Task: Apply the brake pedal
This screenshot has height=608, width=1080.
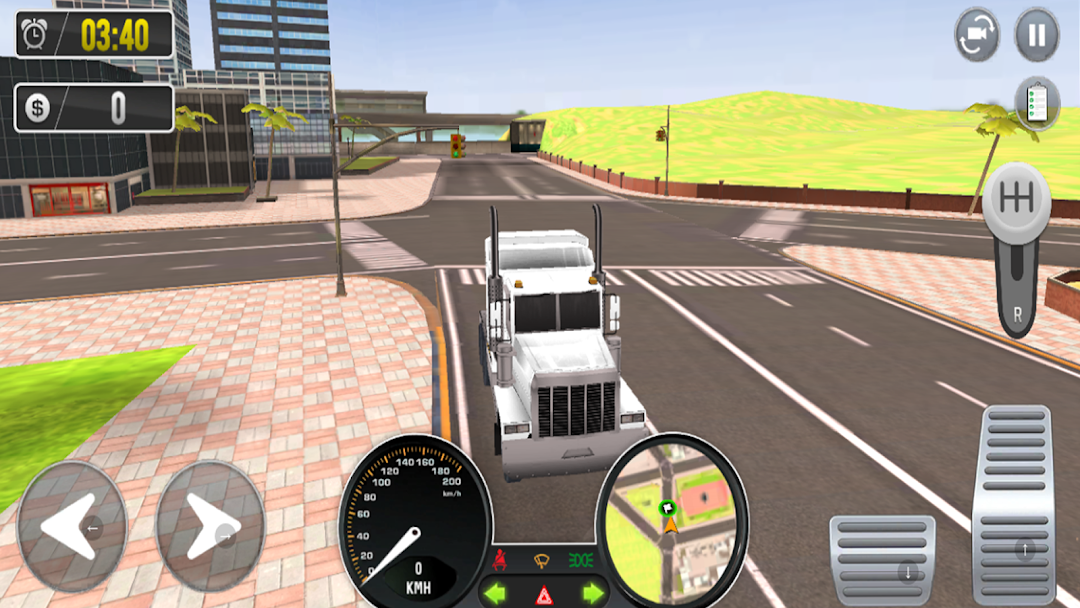Action: click(x=882, y=559)
